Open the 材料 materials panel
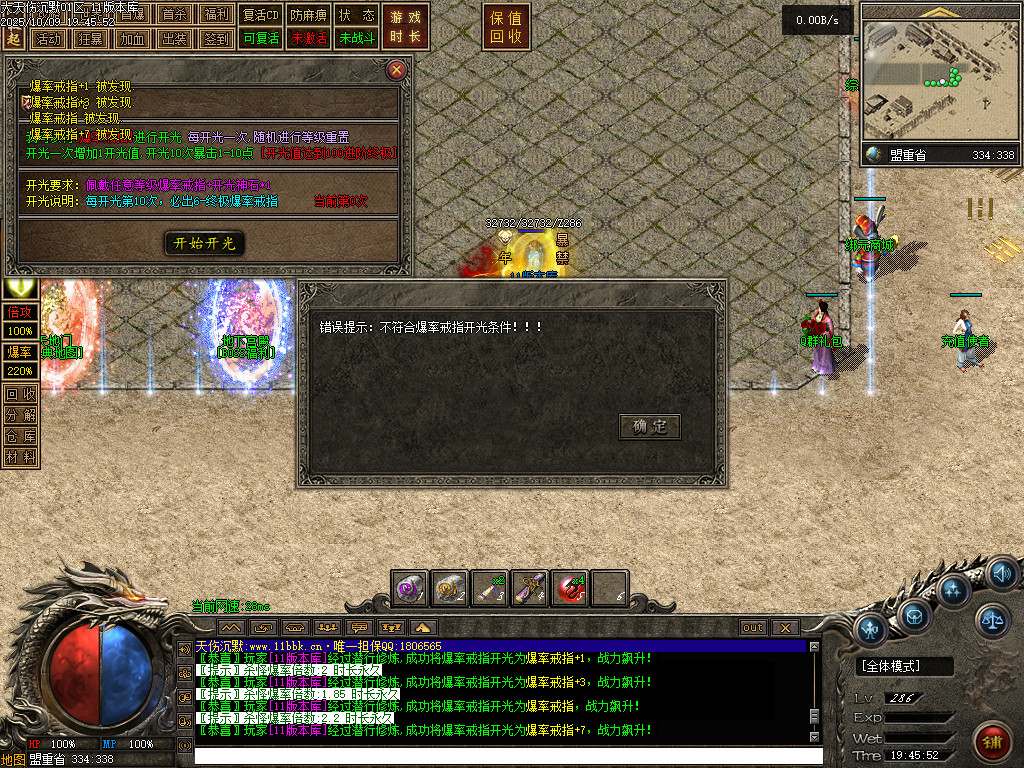 click(x=20, y=457)
